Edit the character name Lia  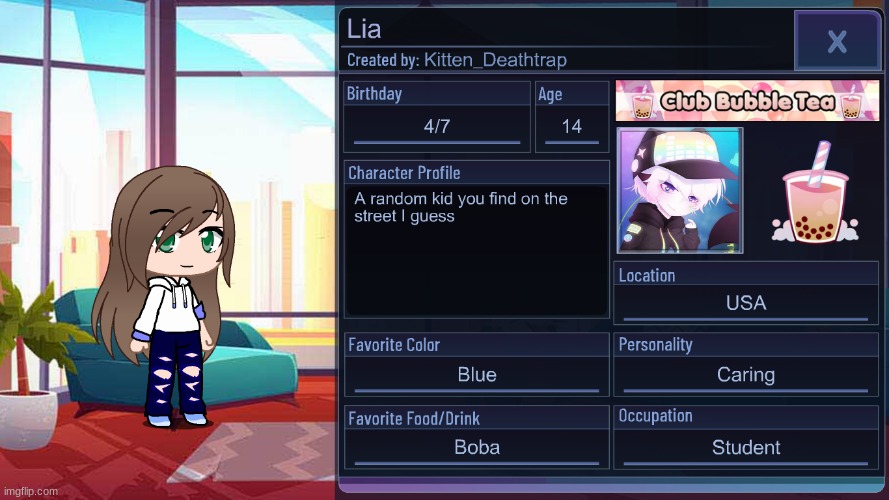(x=365, y=30)
